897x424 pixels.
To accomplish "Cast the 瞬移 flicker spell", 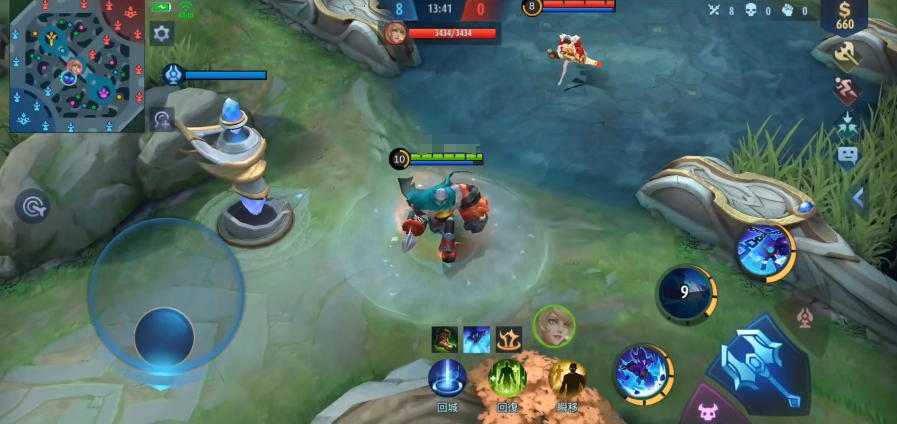I will pyautogui.click(x=567, y=379).
